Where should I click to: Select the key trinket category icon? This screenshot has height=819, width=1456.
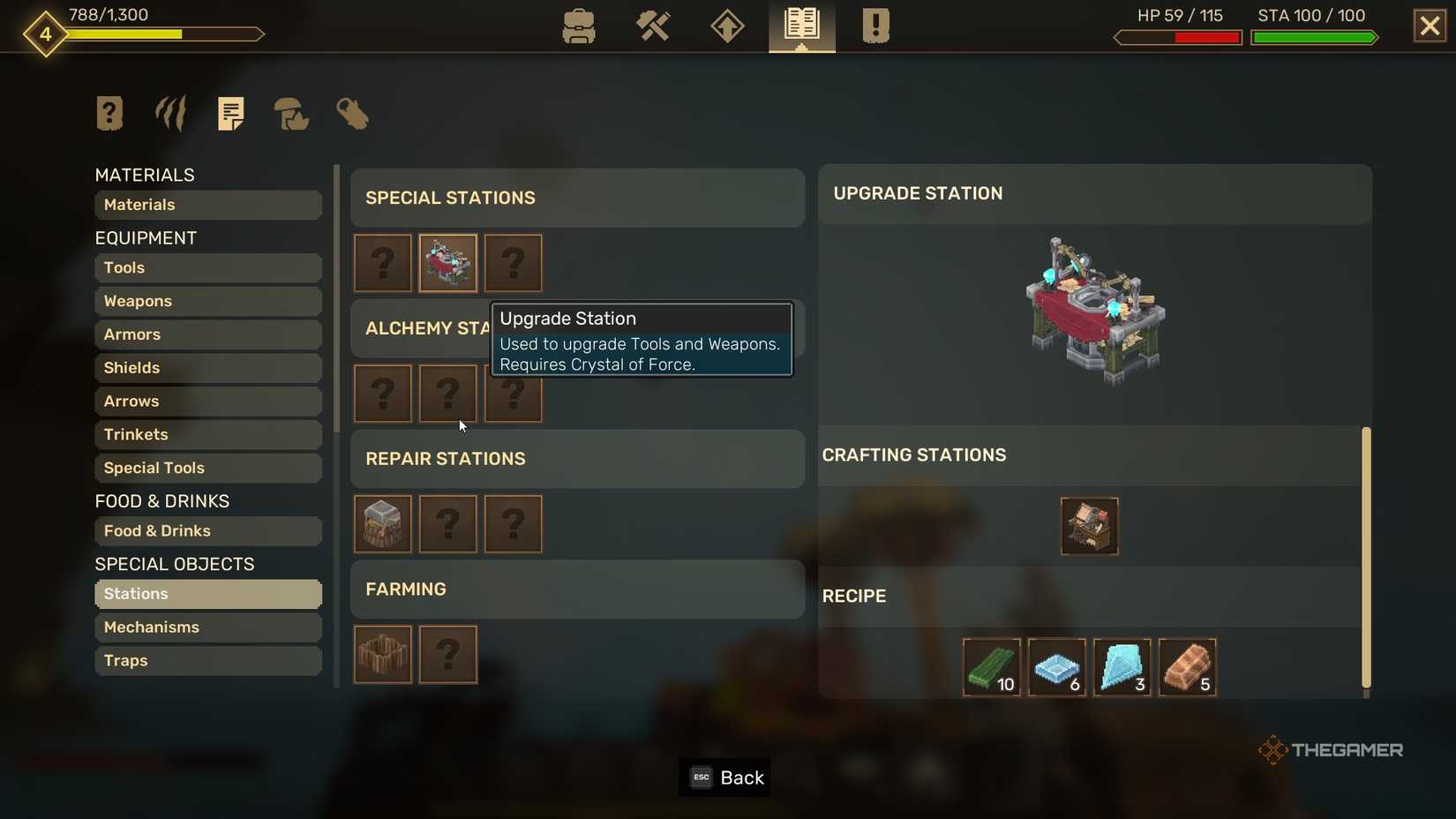(352, 113)
